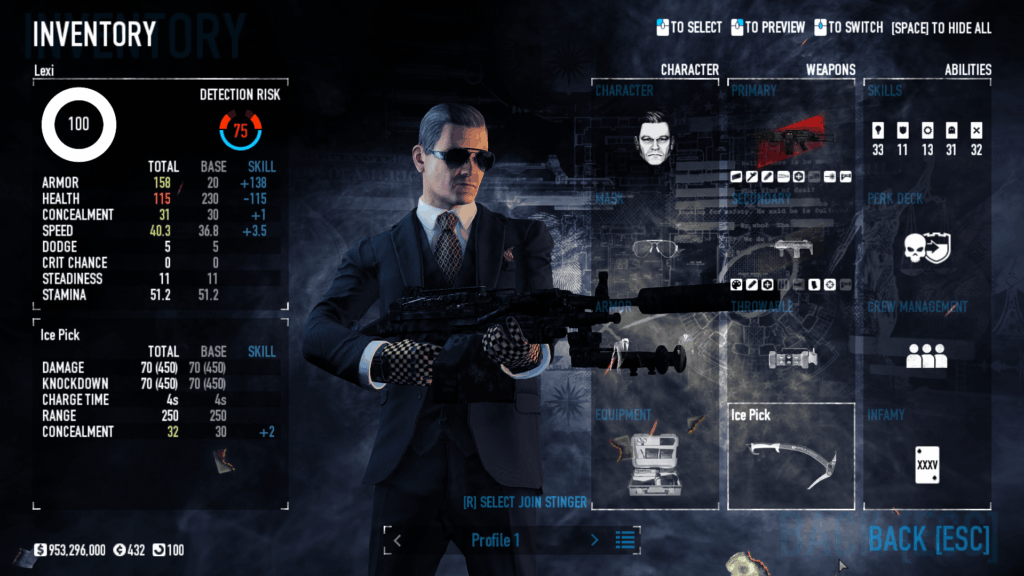Open the Secondary weapon slot
Screen dimensions: 1024x576
(791, 245)
